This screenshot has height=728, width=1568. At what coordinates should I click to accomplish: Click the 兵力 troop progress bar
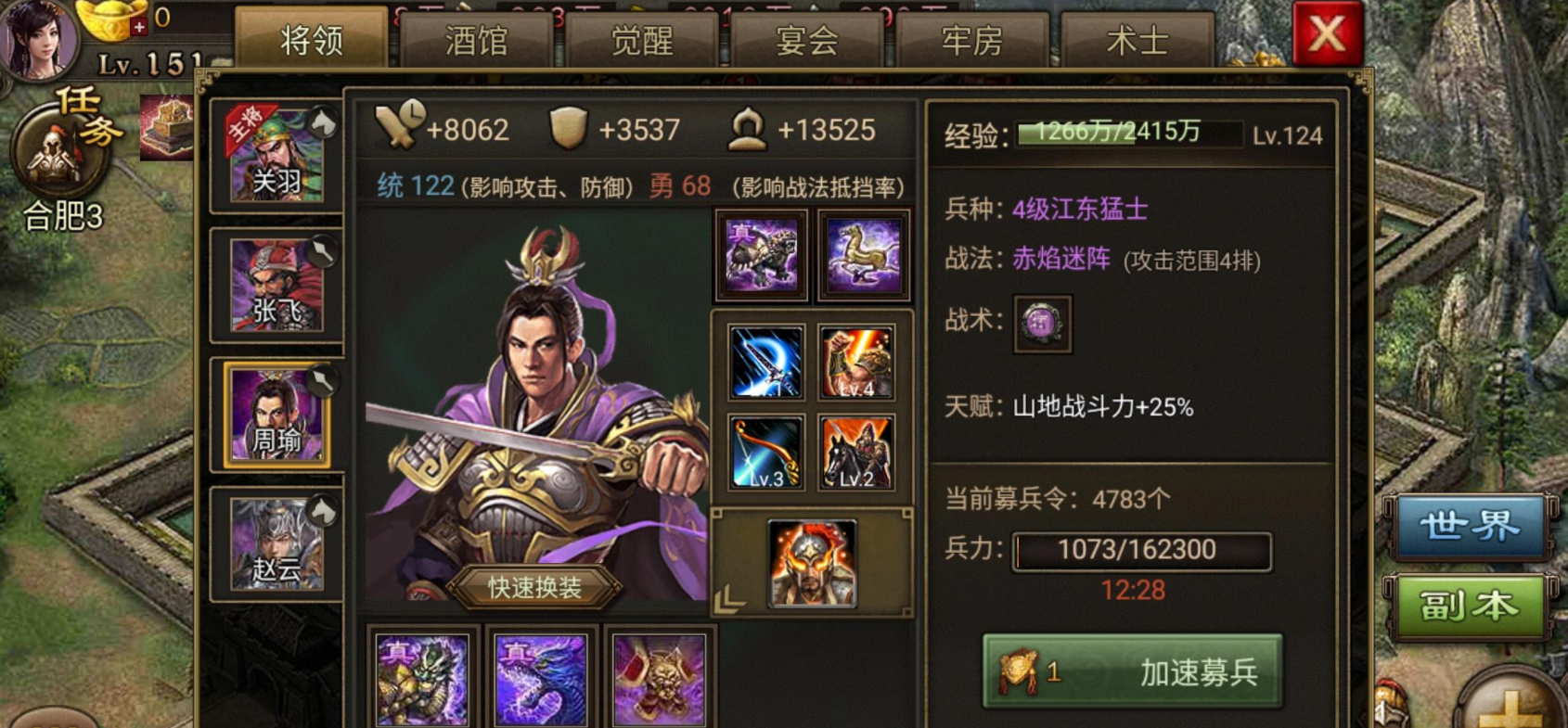click(x=1140, y=550)
